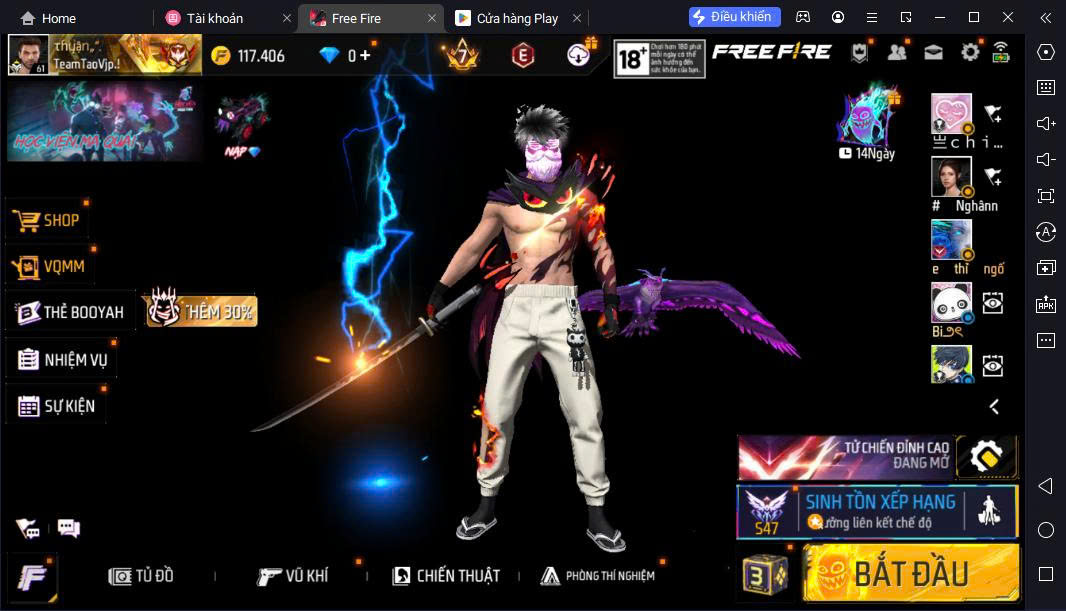Open the settings gear icon
This screenshot has height=611, width=1066.
(x=969, y=54)
